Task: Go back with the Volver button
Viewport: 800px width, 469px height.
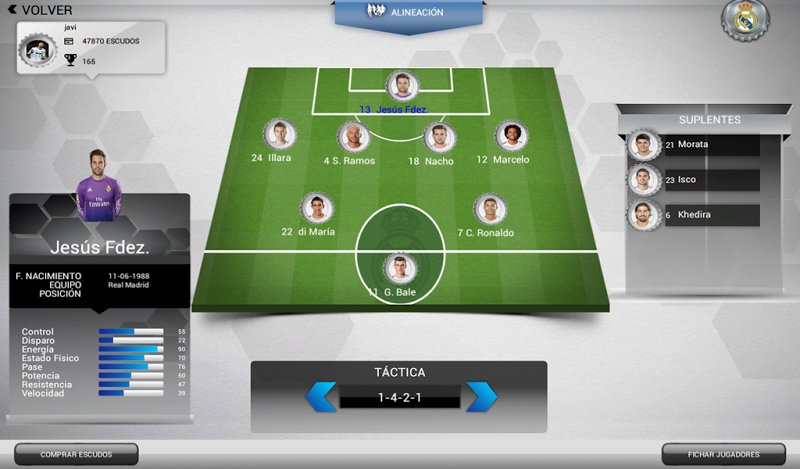Action: [x=39, y=10]
